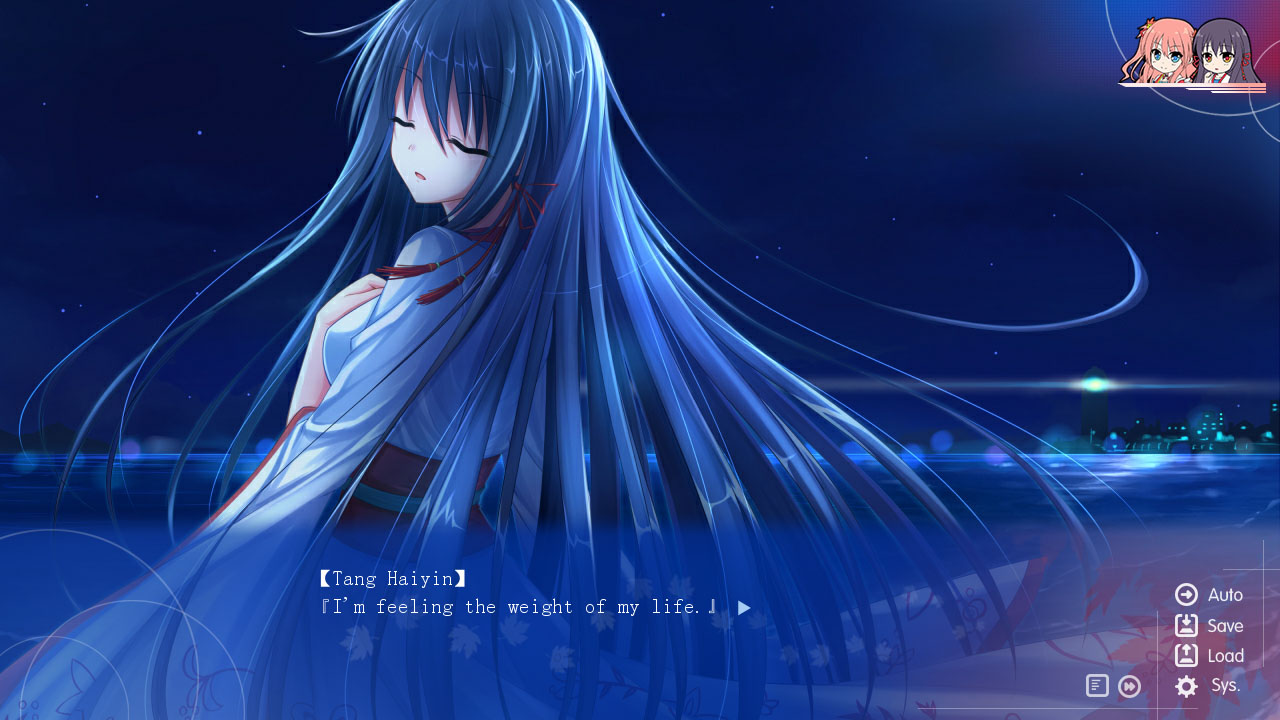The image size is (1280, 720).
Task: Advance dialogue using the triangle indicator
Action: 743,607
